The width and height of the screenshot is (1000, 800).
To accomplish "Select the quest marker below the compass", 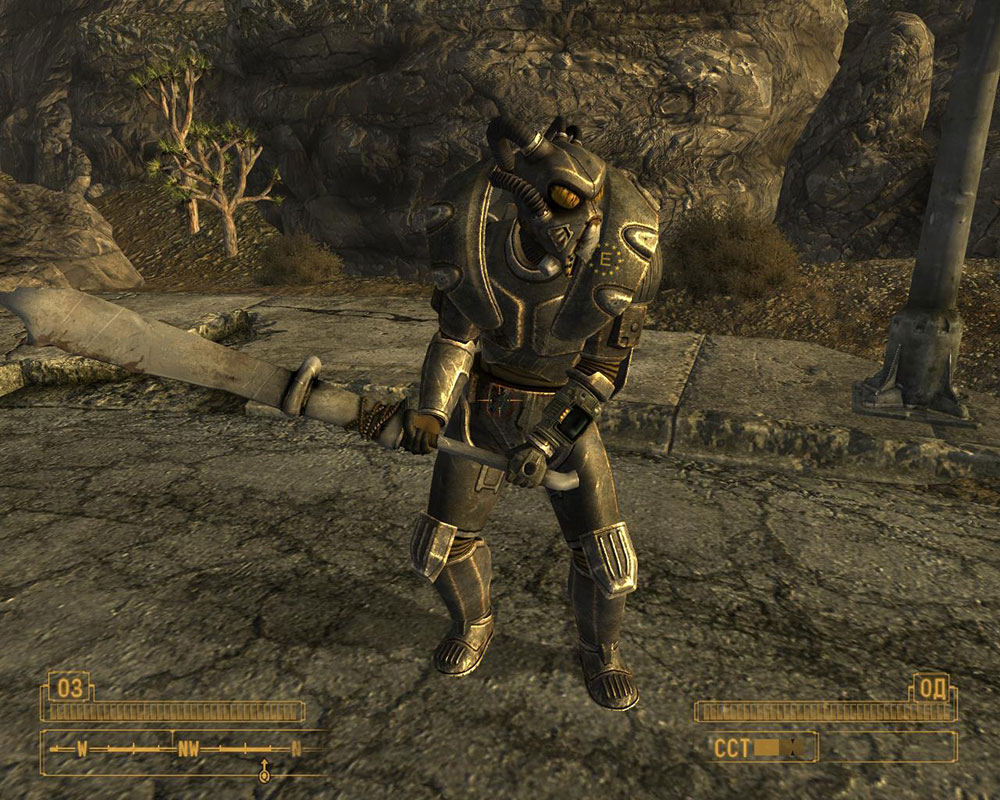I will coord(264,770).
